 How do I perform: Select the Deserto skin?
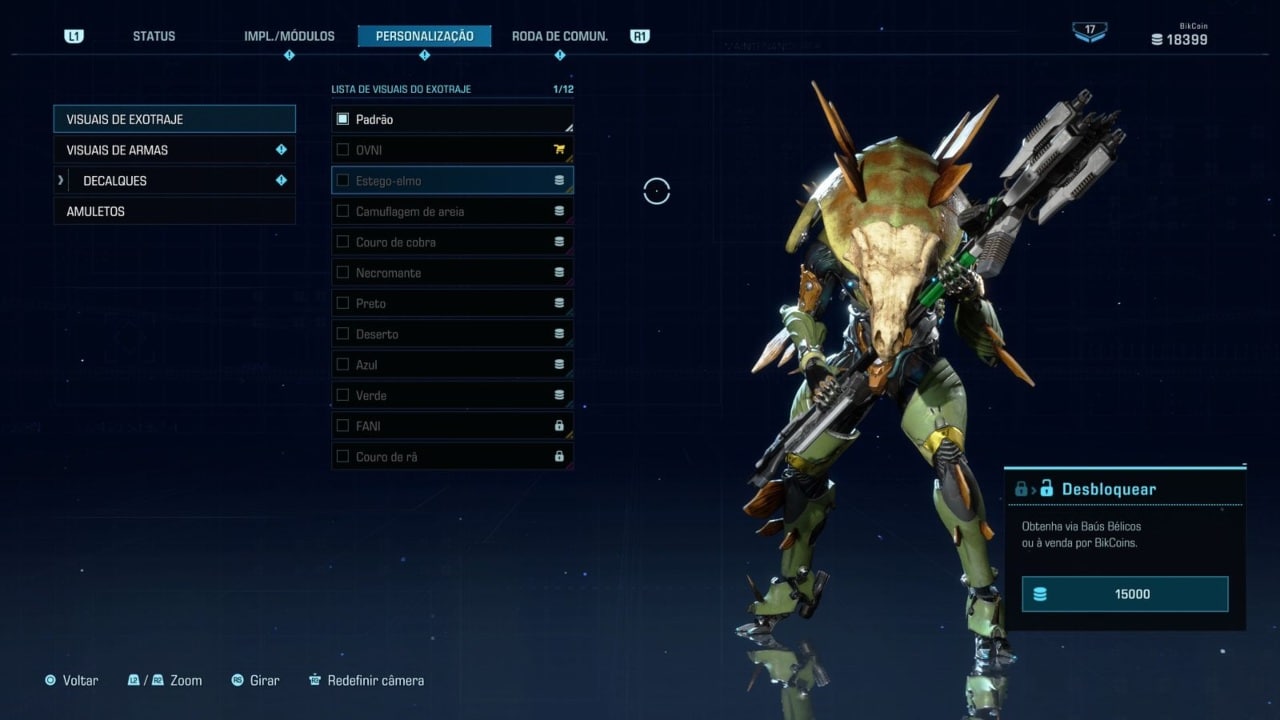pyautogui.click(x=452, y=334)
